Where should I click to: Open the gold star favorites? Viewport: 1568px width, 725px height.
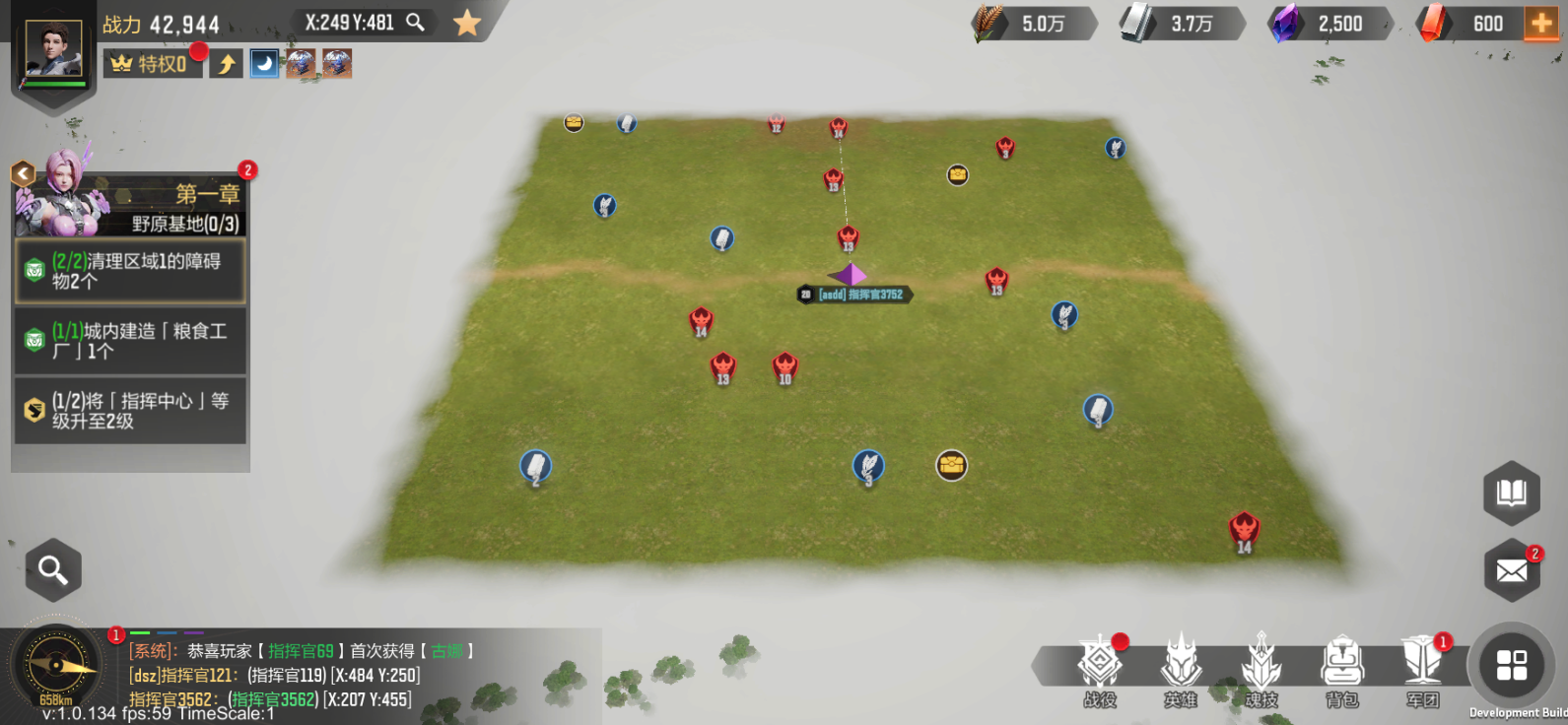[x=467, y=23]
